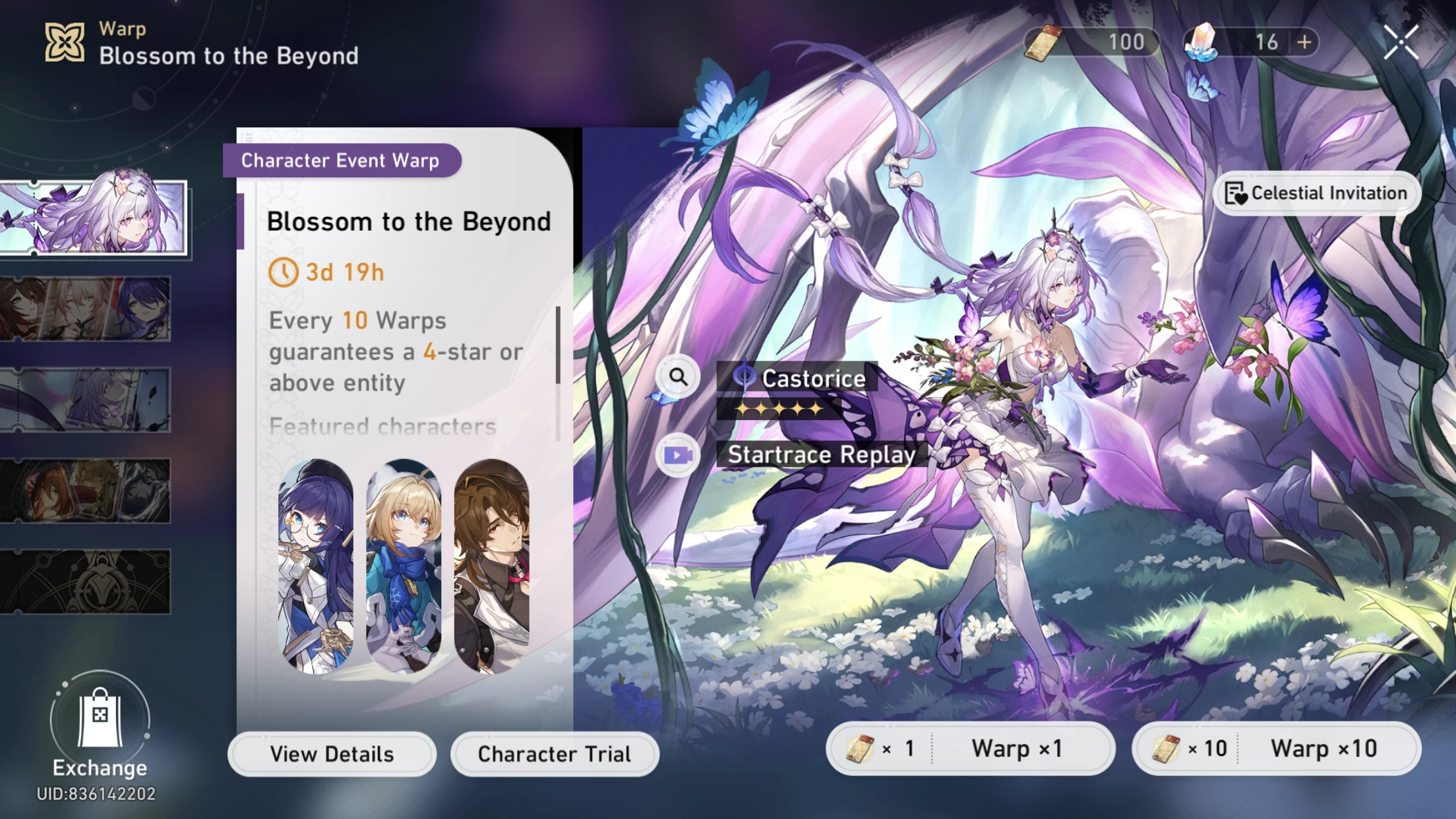Play the Startrace Replay video icon

(679, 454)
